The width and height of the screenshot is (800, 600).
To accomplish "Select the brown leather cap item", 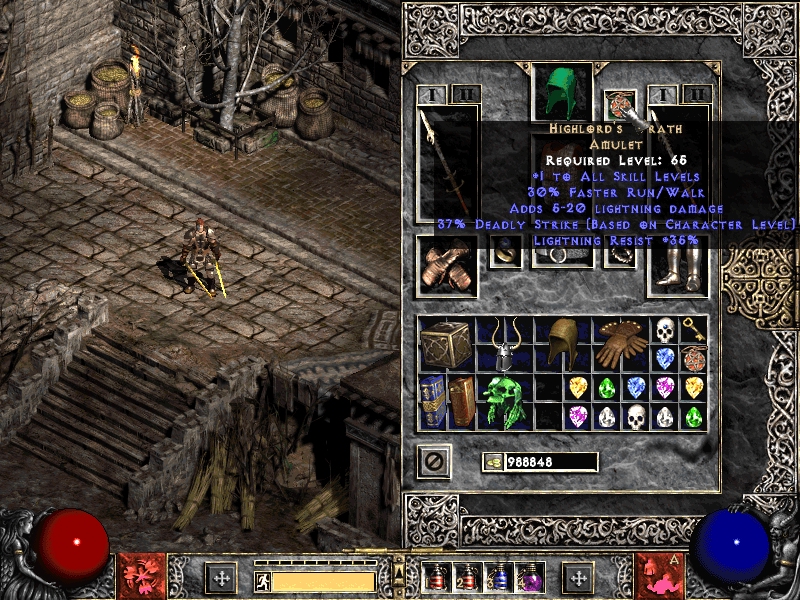I will click(x=563, y=345).
